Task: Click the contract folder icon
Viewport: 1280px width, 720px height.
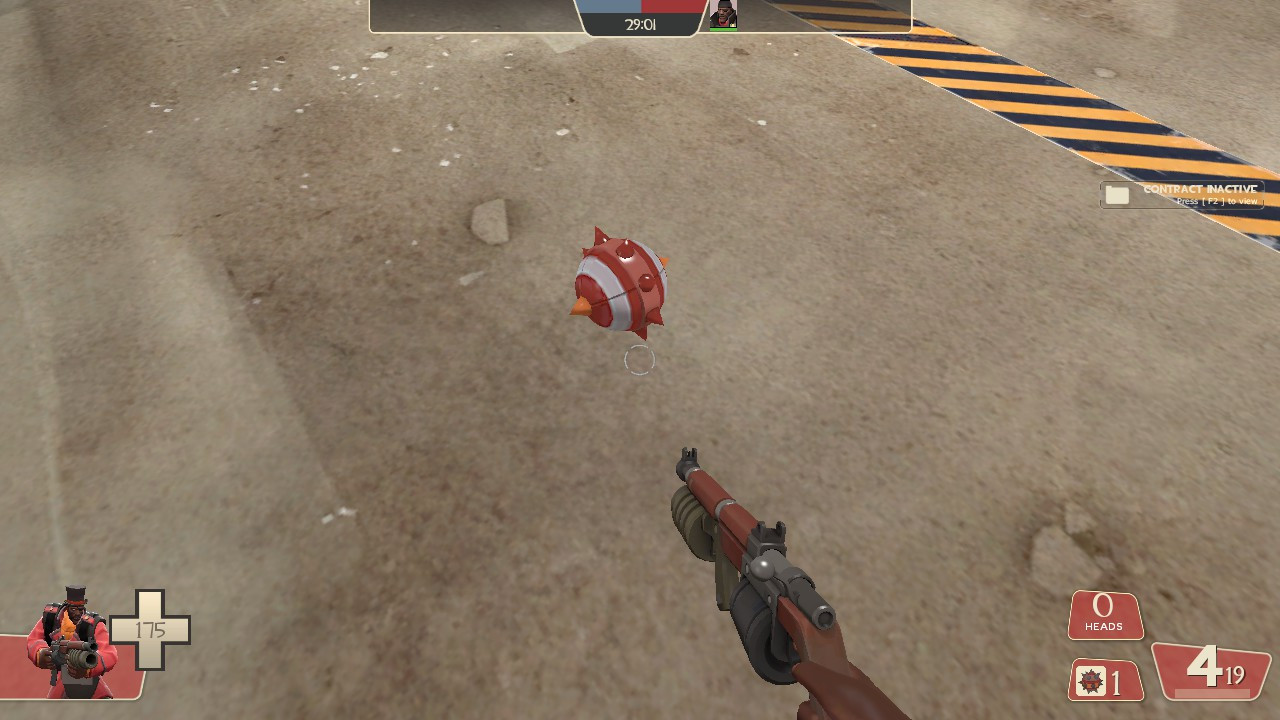Action: coord(1117,195)
